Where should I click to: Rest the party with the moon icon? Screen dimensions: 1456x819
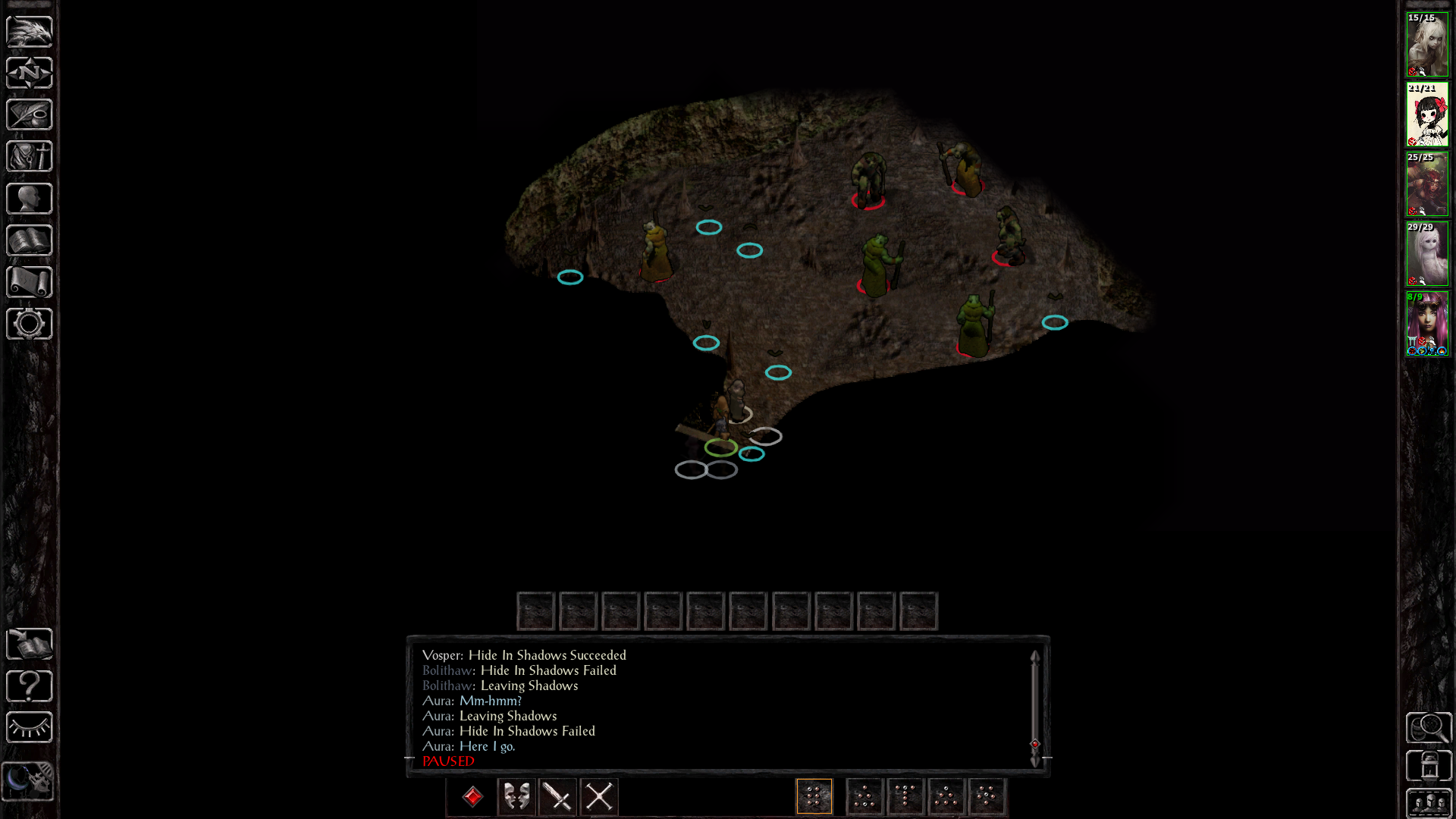click(x=29, y=780)
